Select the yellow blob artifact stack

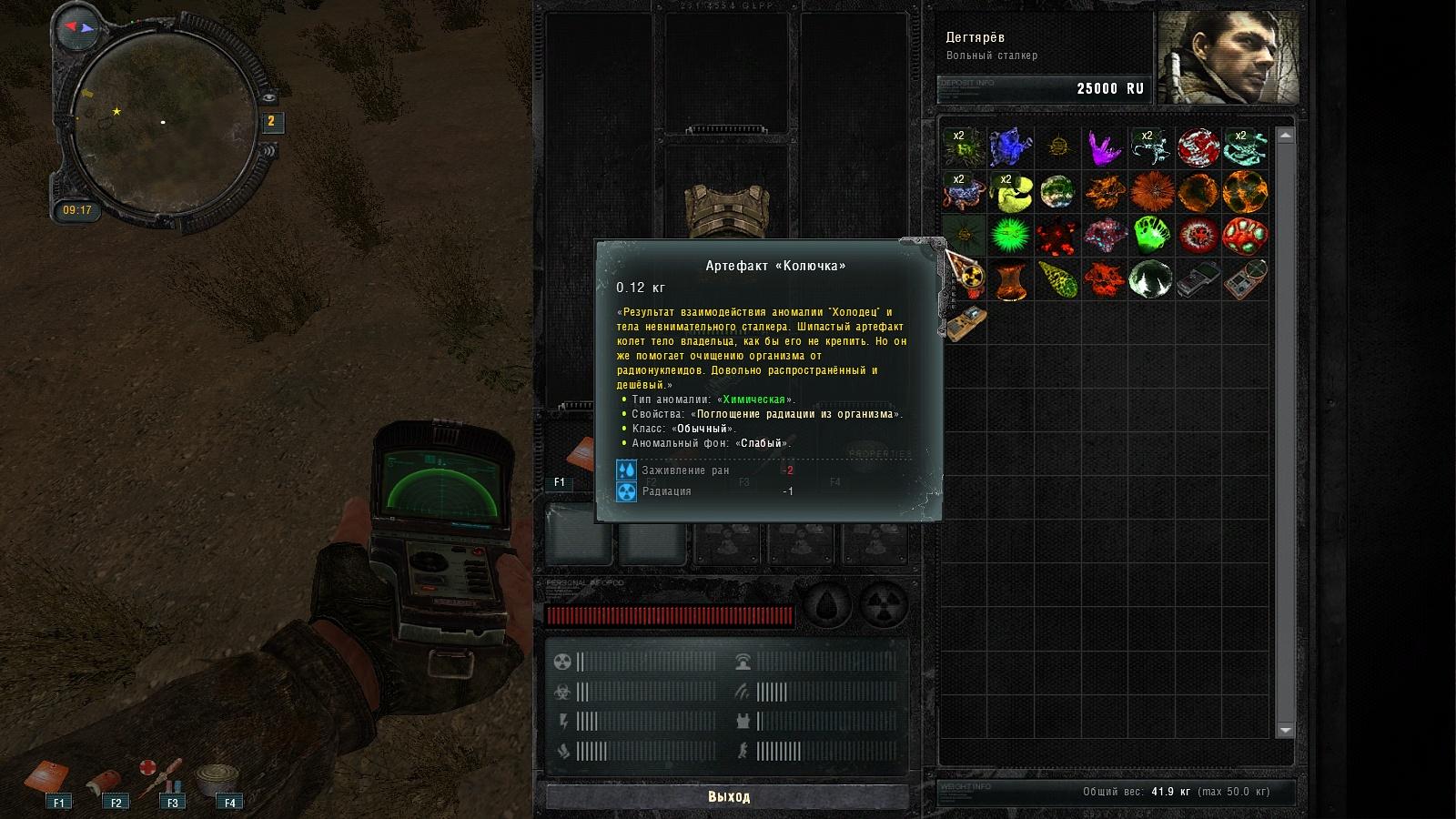[x=1010, y=192]
